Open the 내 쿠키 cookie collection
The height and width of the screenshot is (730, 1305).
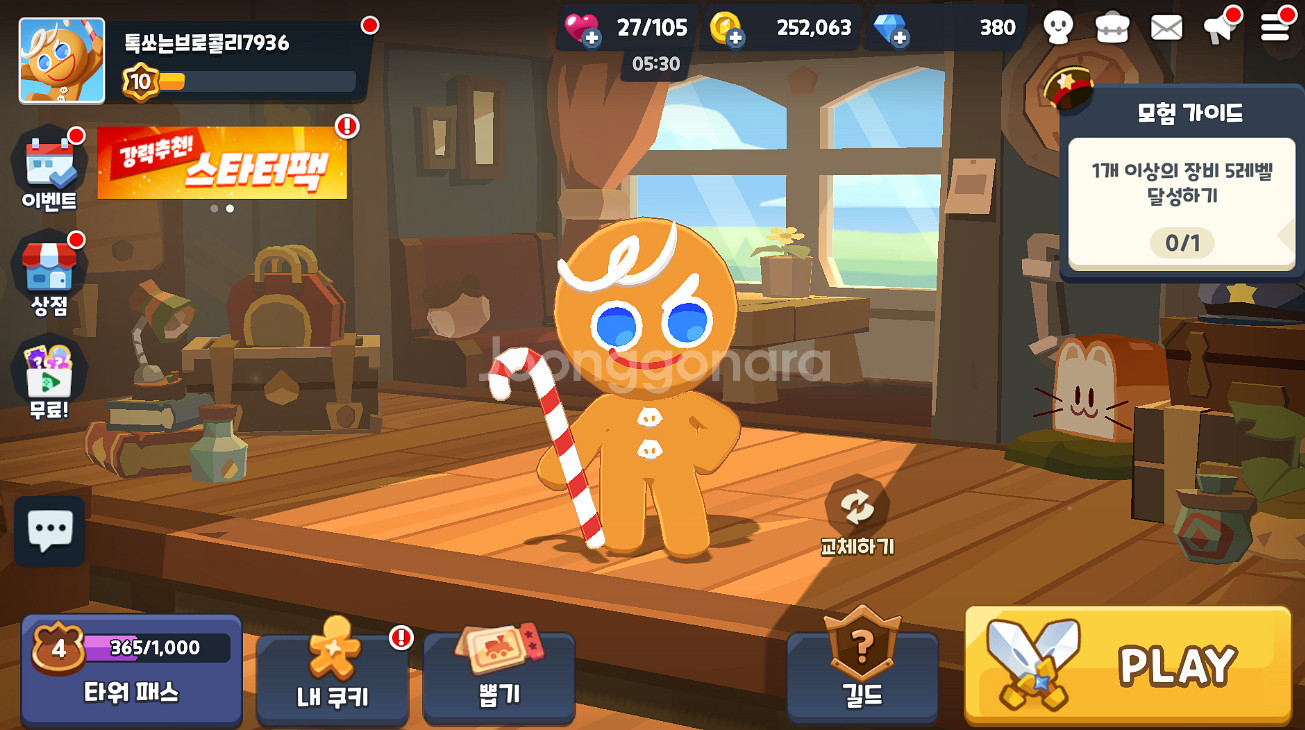[332, 675]
